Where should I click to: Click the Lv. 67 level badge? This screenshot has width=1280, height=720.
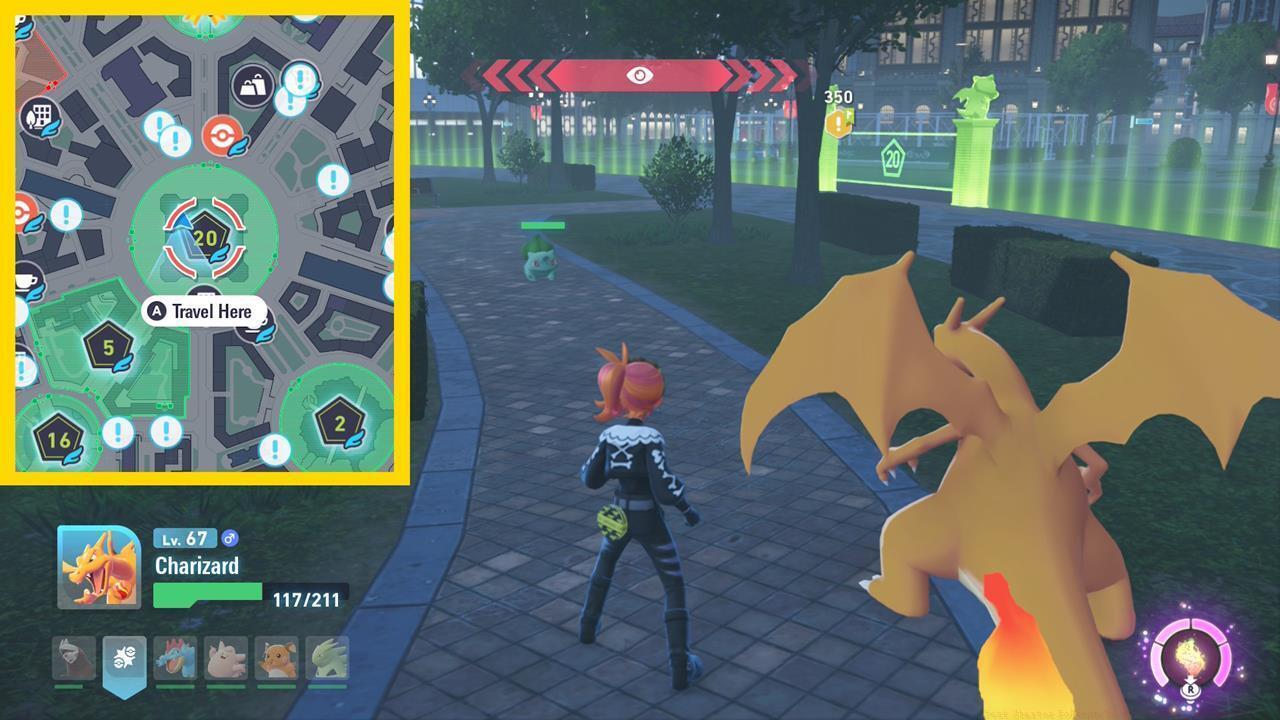185,538
